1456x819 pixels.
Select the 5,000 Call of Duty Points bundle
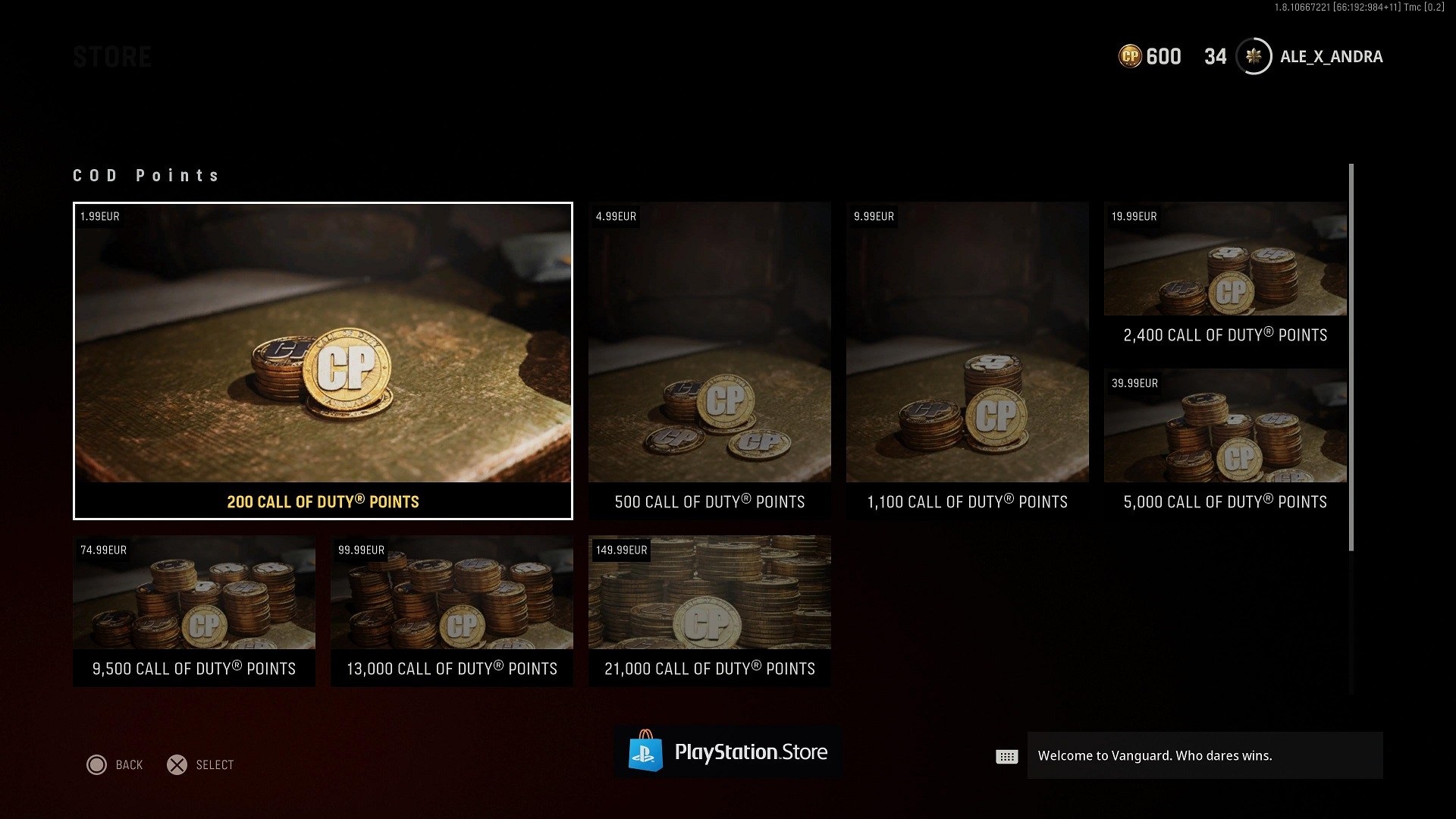tap(1224, 440)
